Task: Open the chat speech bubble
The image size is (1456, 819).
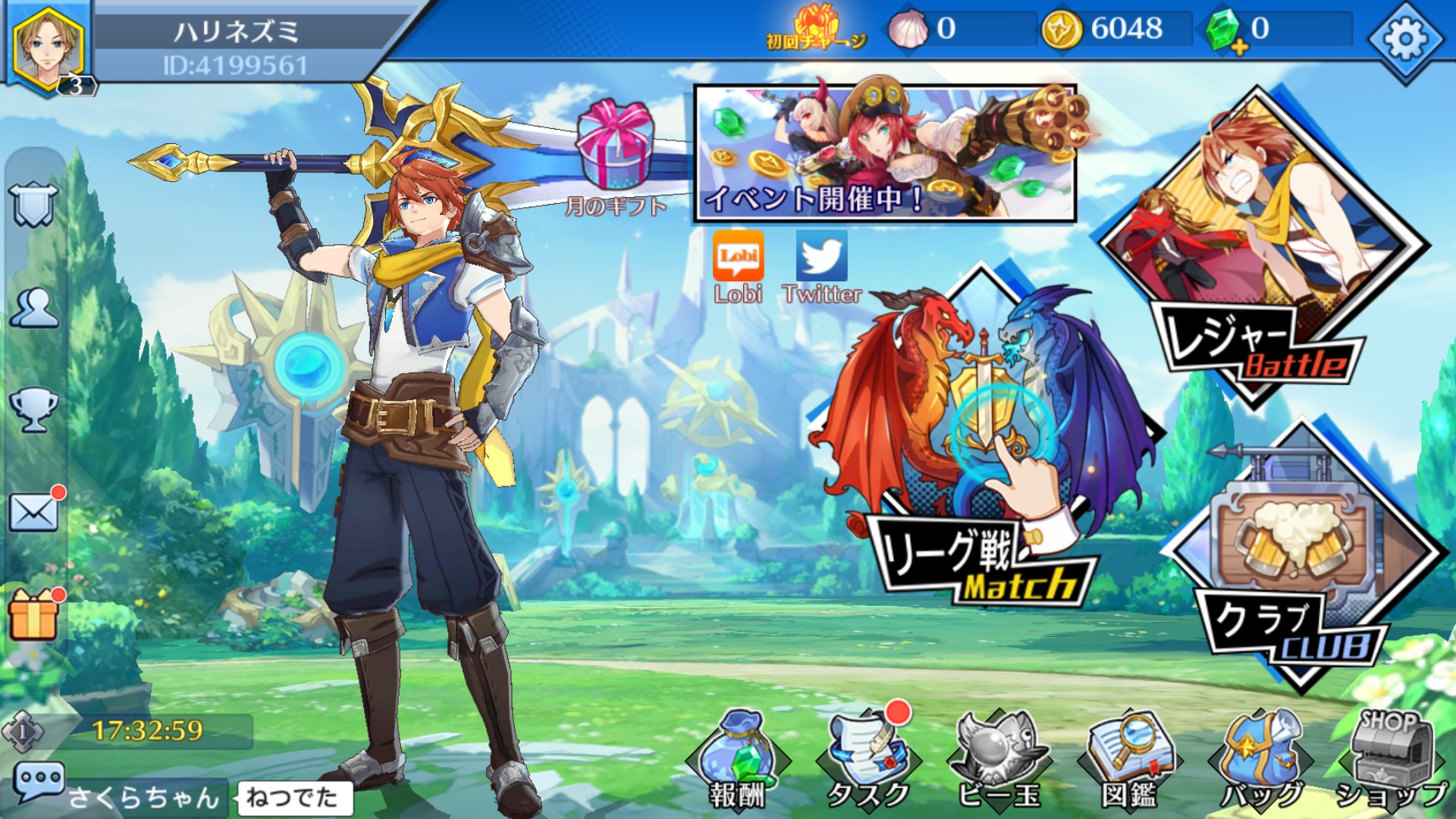Action: click(38, 783)
